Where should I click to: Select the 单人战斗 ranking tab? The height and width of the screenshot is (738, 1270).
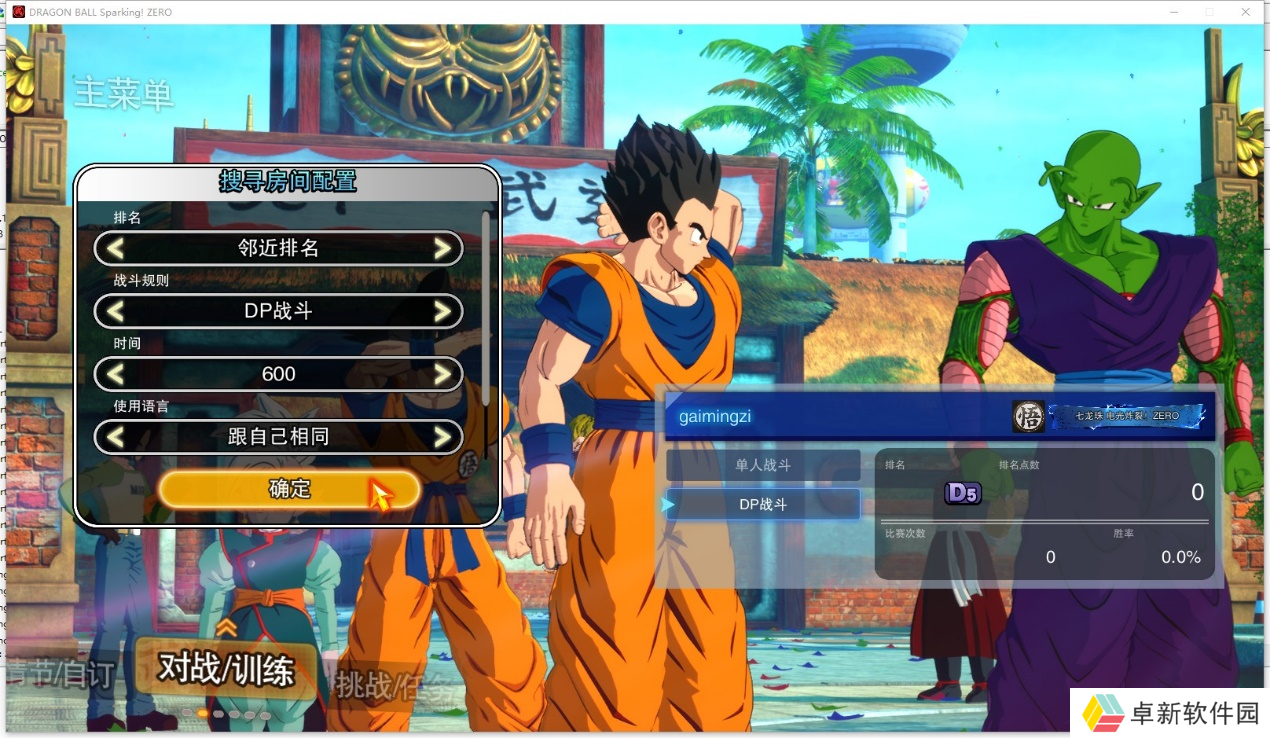point(763,465)
